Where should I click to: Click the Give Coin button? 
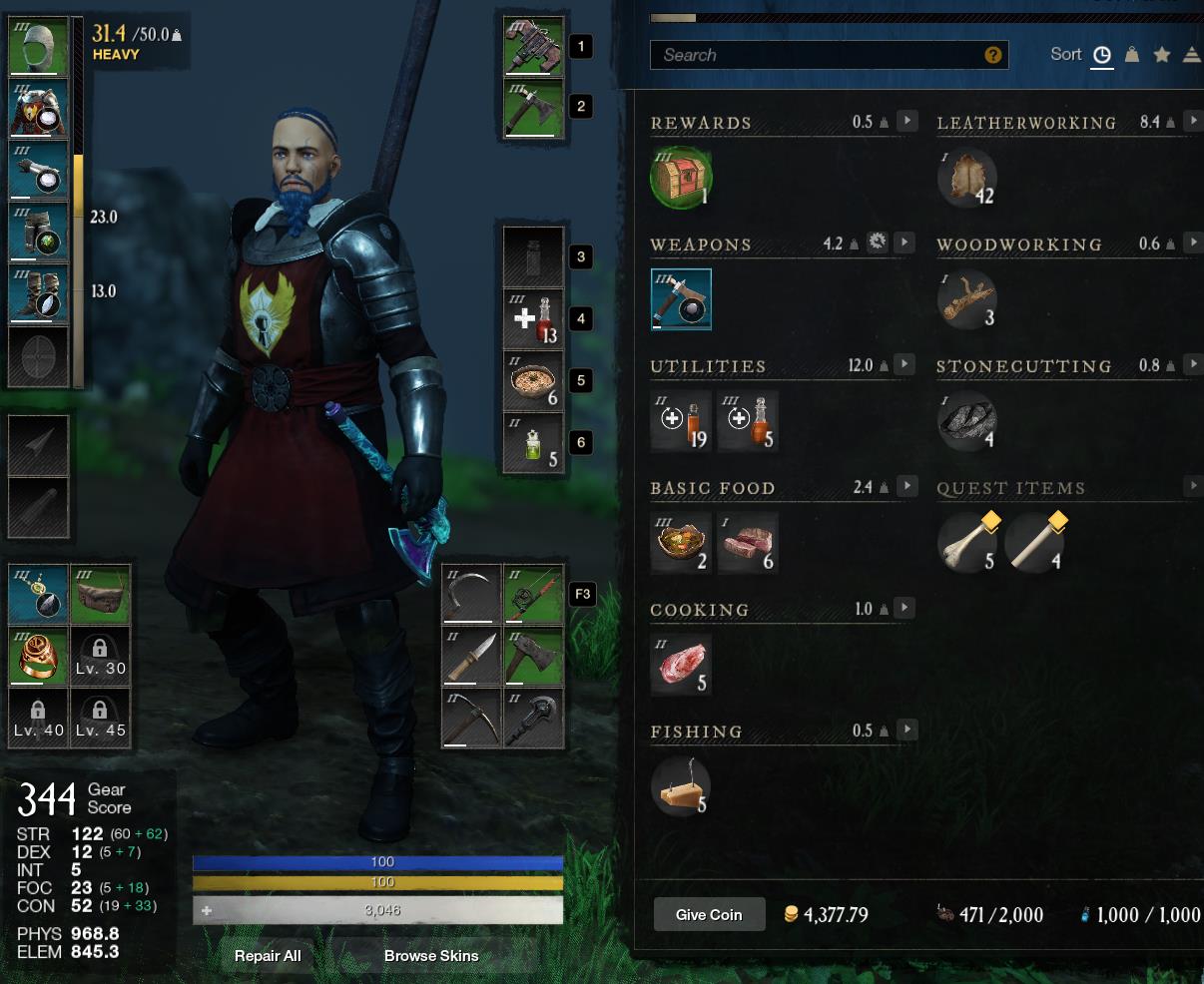[709, 914]
